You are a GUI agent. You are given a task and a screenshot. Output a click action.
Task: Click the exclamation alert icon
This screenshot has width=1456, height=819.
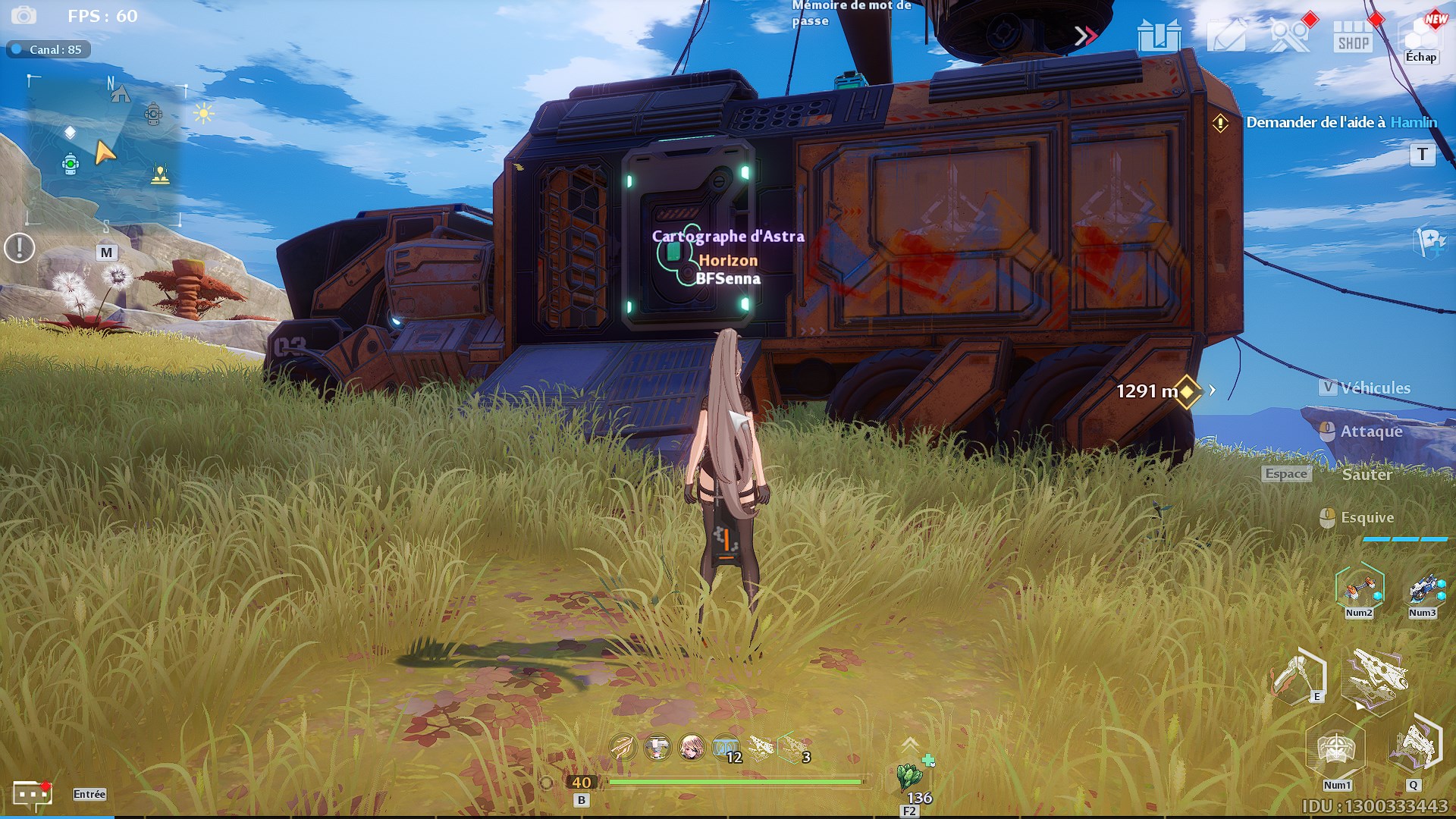pyautogui.click(x=20, y=248)
